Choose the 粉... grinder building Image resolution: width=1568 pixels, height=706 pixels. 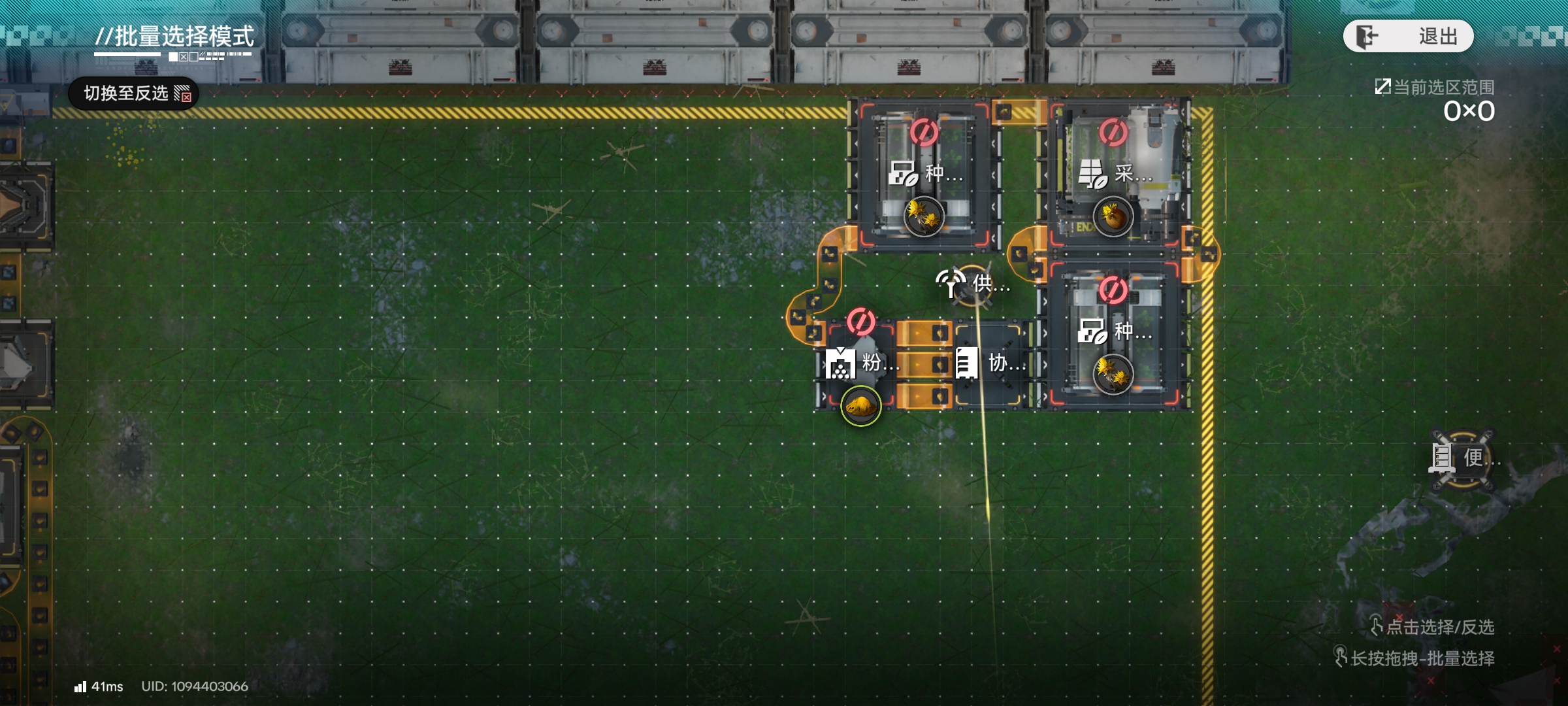coord(860,363)
